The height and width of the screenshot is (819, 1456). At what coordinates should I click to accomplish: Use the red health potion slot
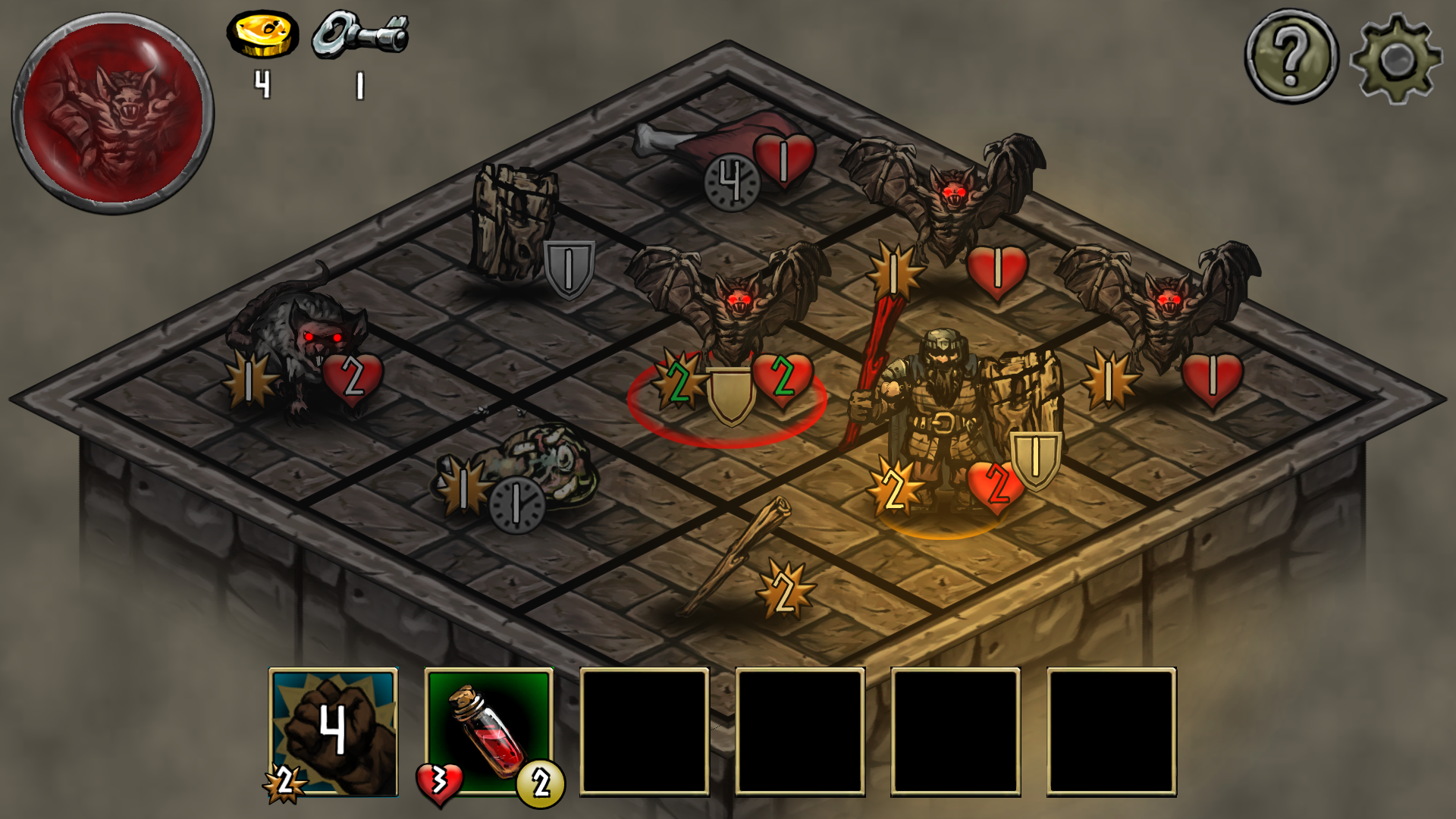[489, 731]
